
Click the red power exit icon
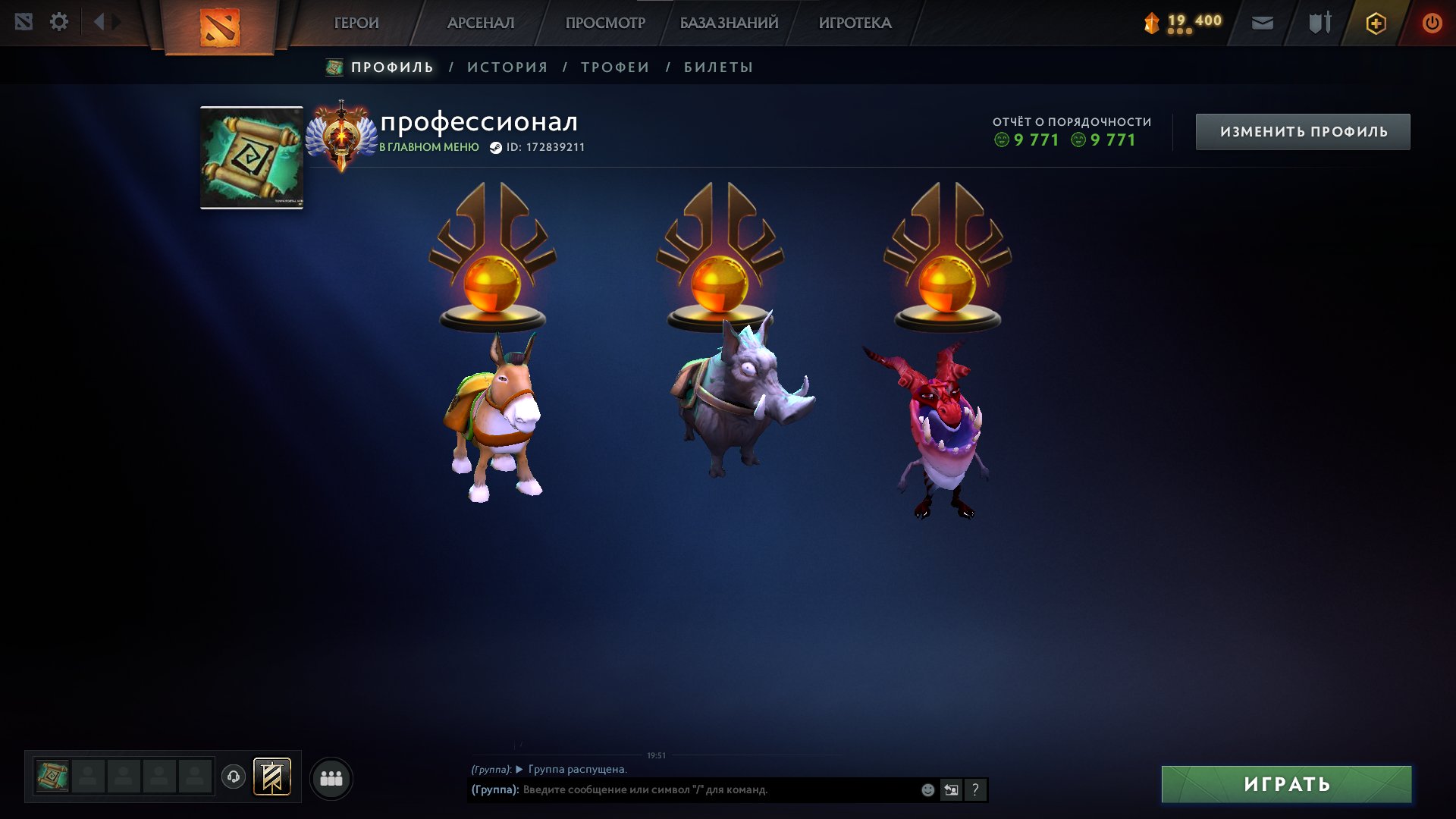pos(1432,22)
